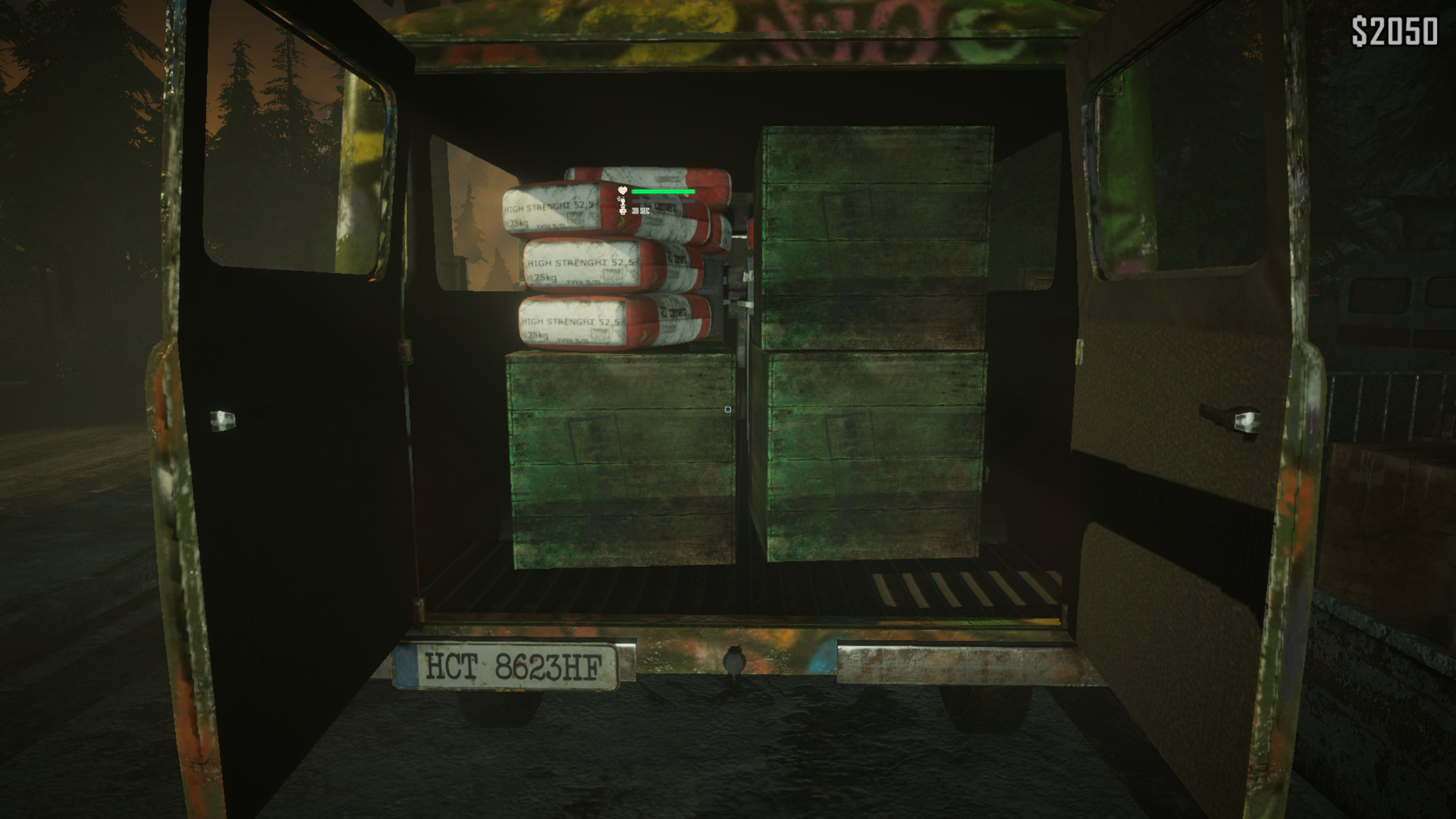Select the kneeling figure stamina icon
This screenshot has width=1456, height=819.
pos(622,200)
